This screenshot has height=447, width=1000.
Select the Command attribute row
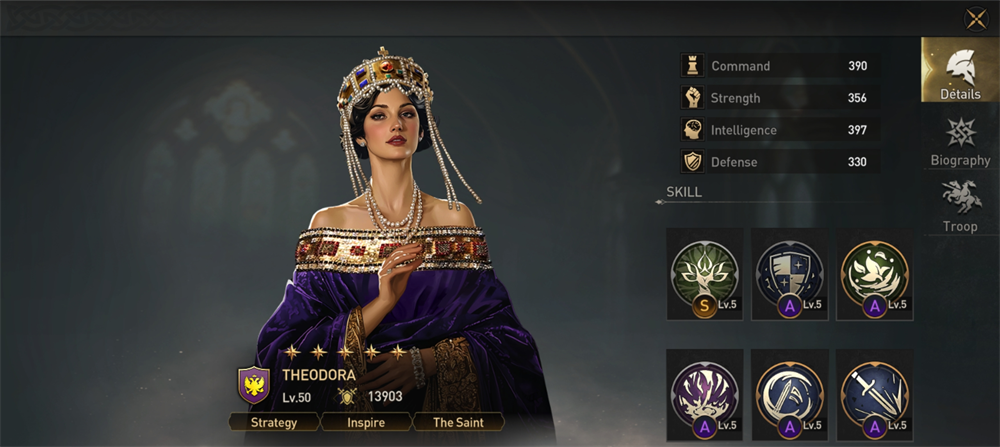(780, 66)
